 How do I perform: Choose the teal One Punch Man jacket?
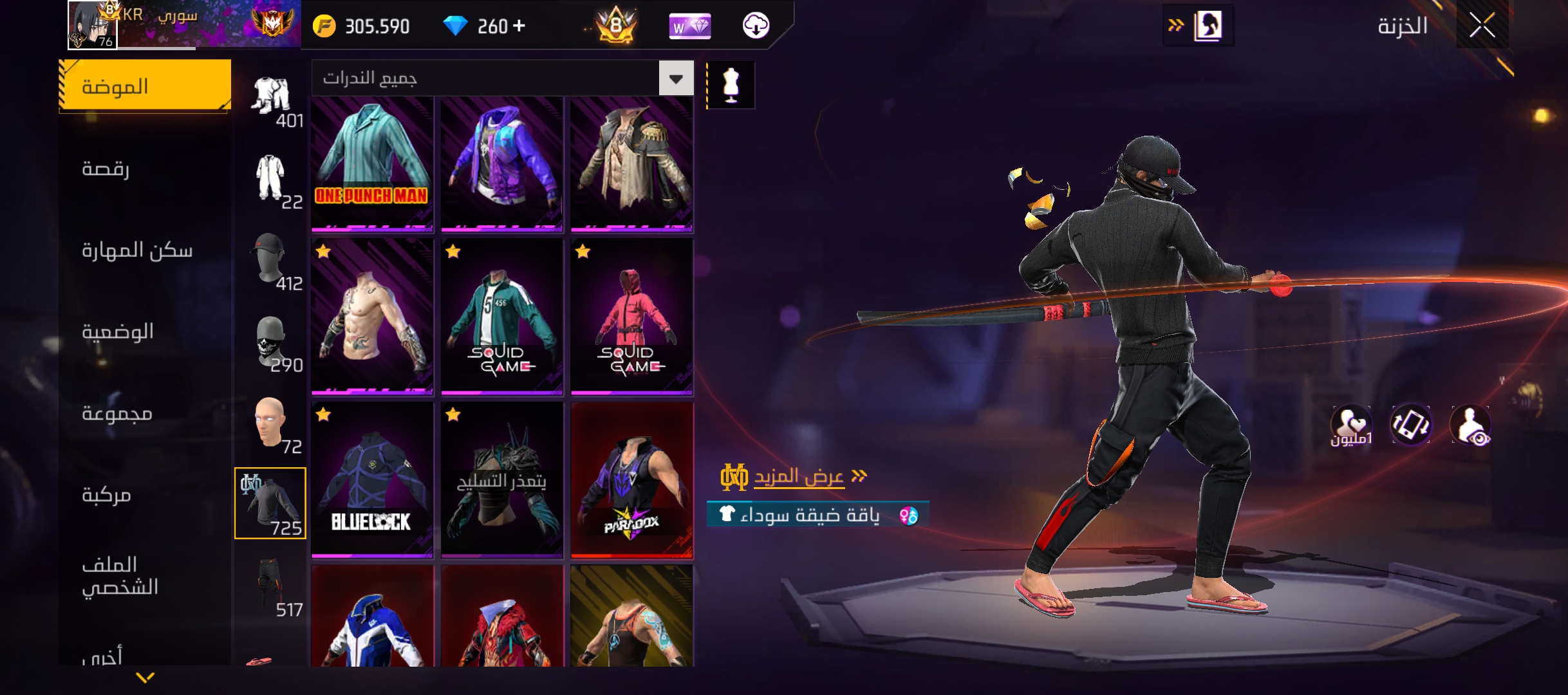(x=372, y=163)
